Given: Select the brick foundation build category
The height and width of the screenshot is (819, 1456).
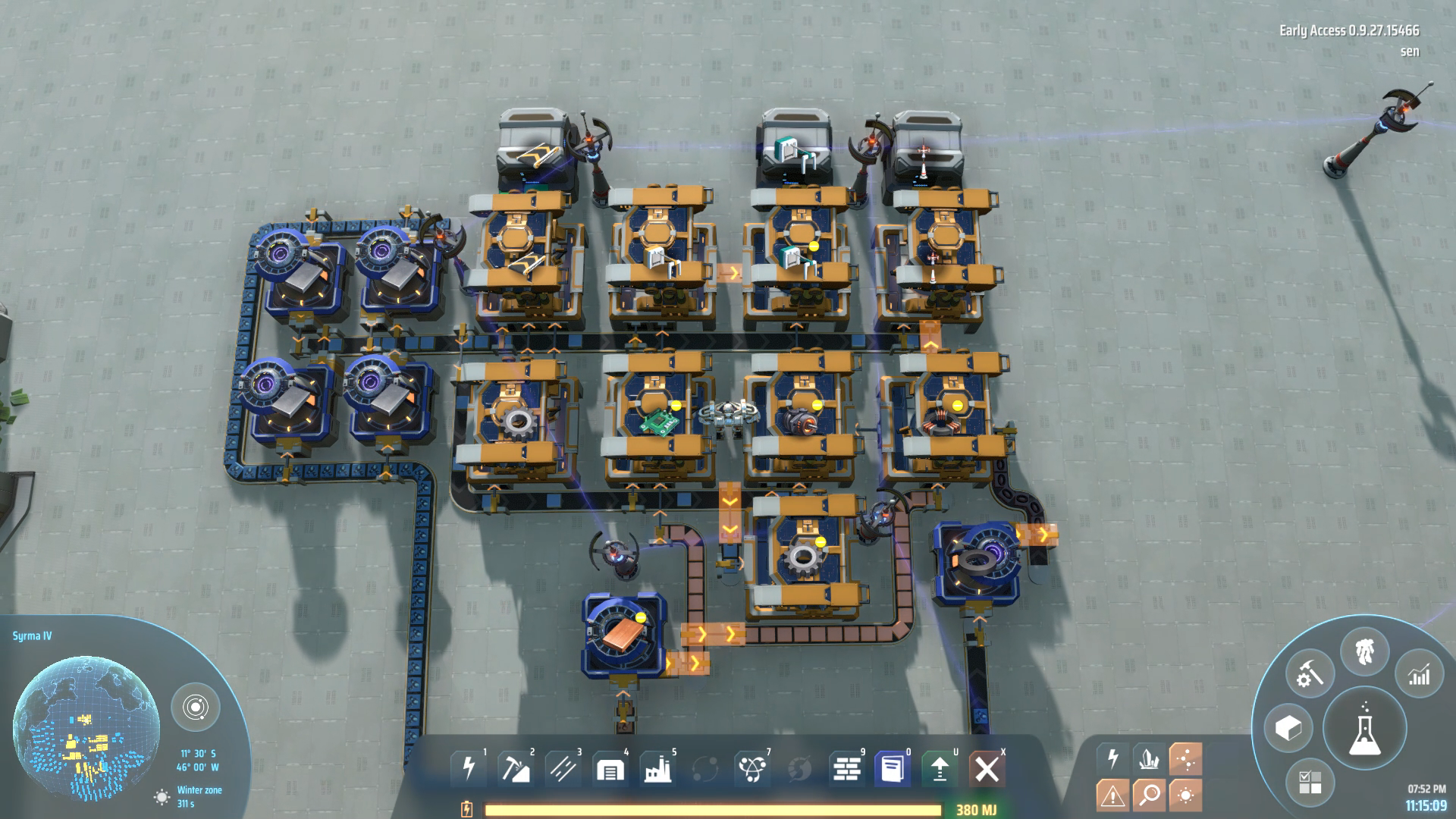Looking at the screenshot, I should (846, 769).
